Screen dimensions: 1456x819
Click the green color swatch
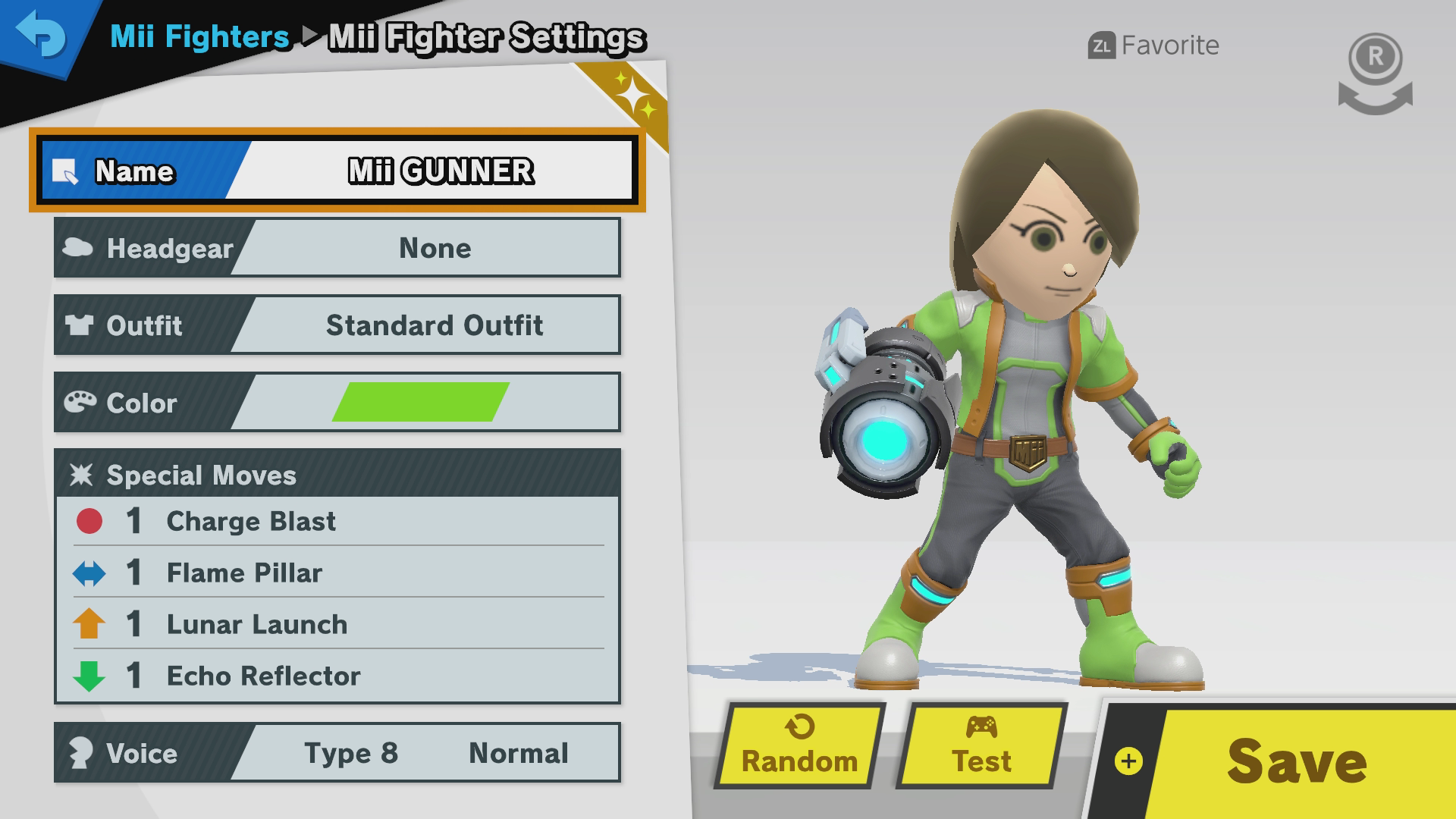[x=421, y=402]
